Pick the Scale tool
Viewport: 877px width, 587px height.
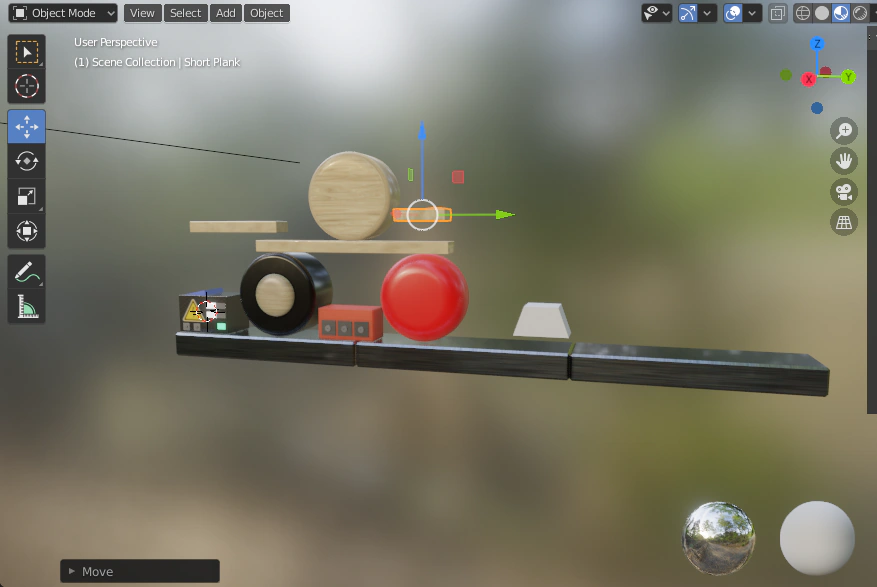(x=27, y=196)
